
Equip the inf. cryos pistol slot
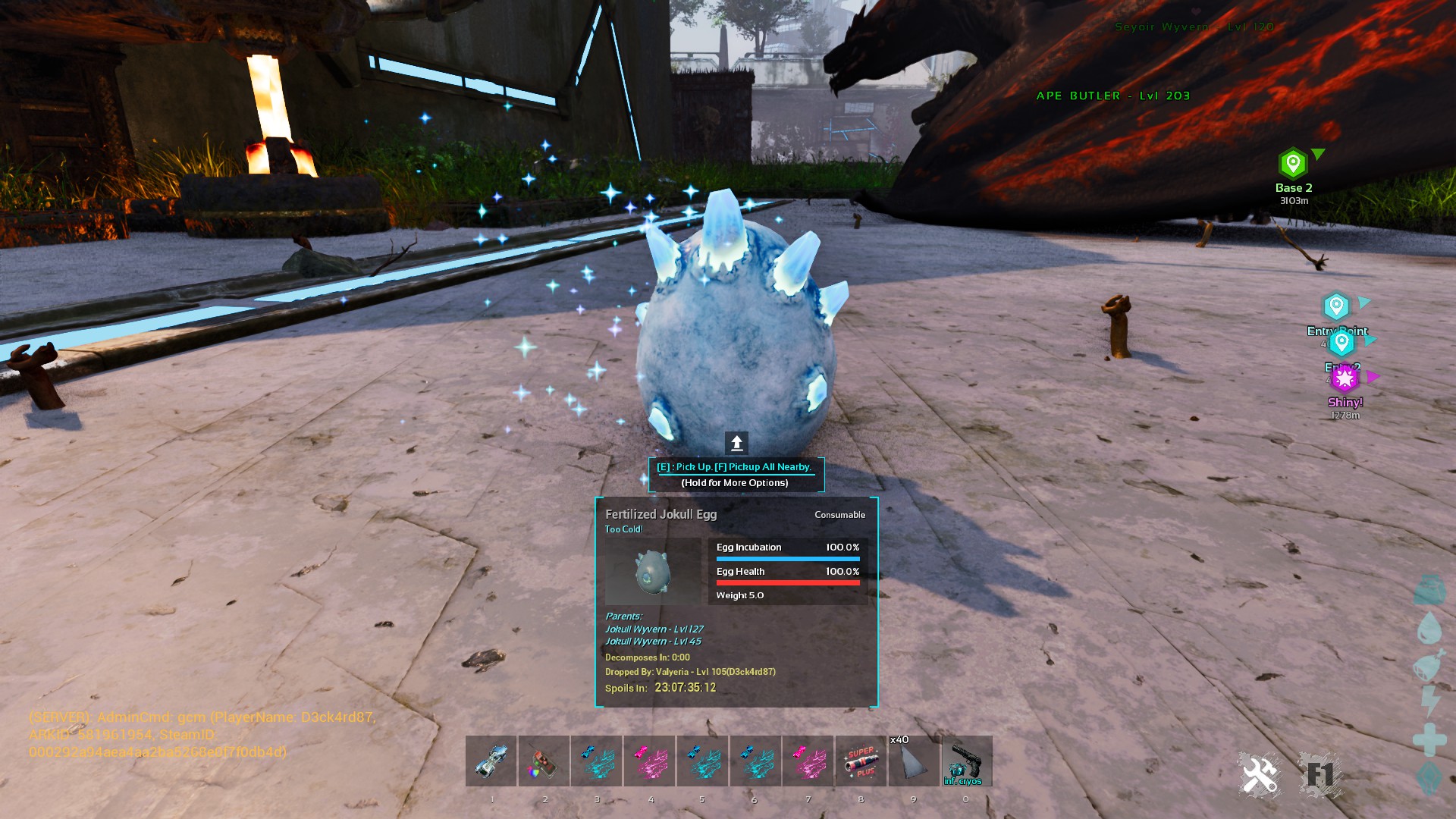(966, 761)
